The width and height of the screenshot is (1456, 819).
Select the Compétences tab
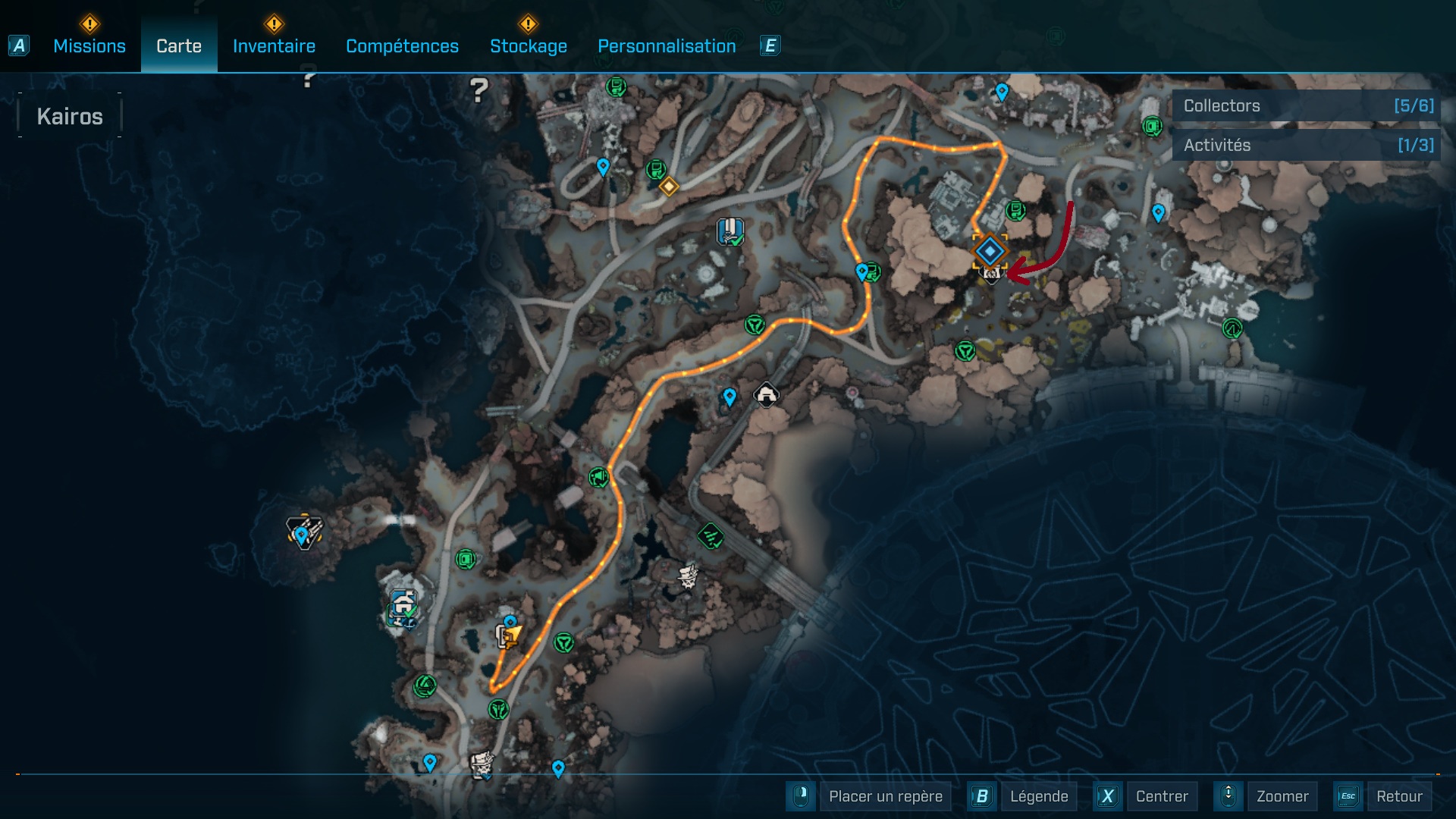click(x=402, y=46)
